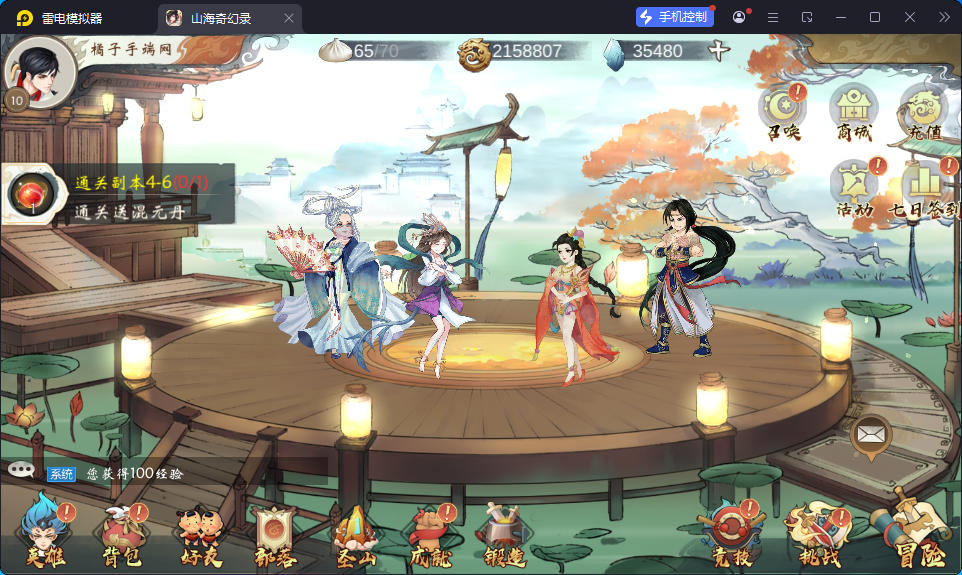Open the 七日签到 seven-day sign-in

pos(923,188)
